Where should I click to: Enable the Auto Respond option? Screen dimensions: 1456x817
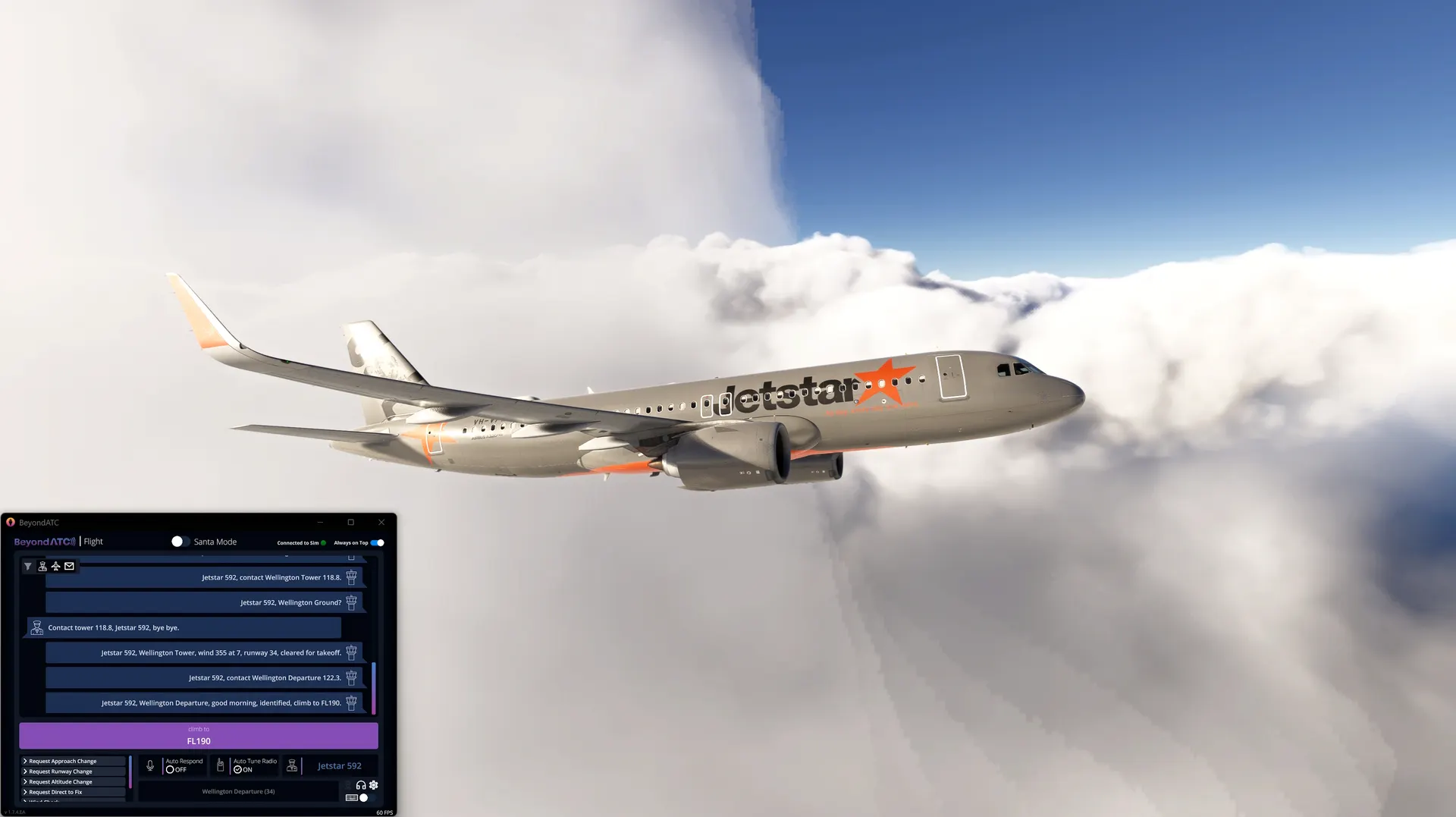point(171,770)
